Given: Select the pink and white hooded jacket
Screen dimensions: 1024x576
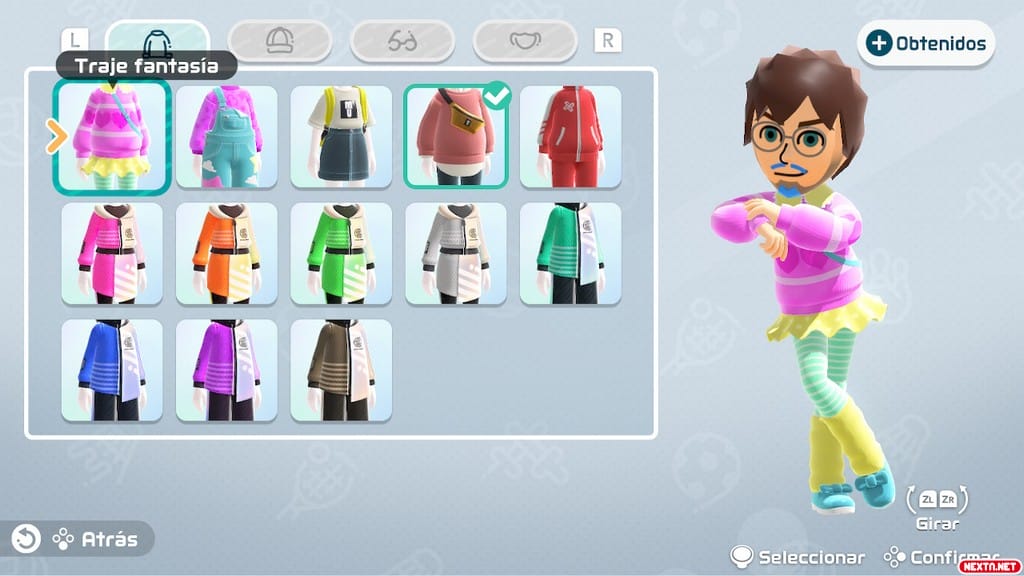Looking at the screenshot, I should tap(112, 254).
